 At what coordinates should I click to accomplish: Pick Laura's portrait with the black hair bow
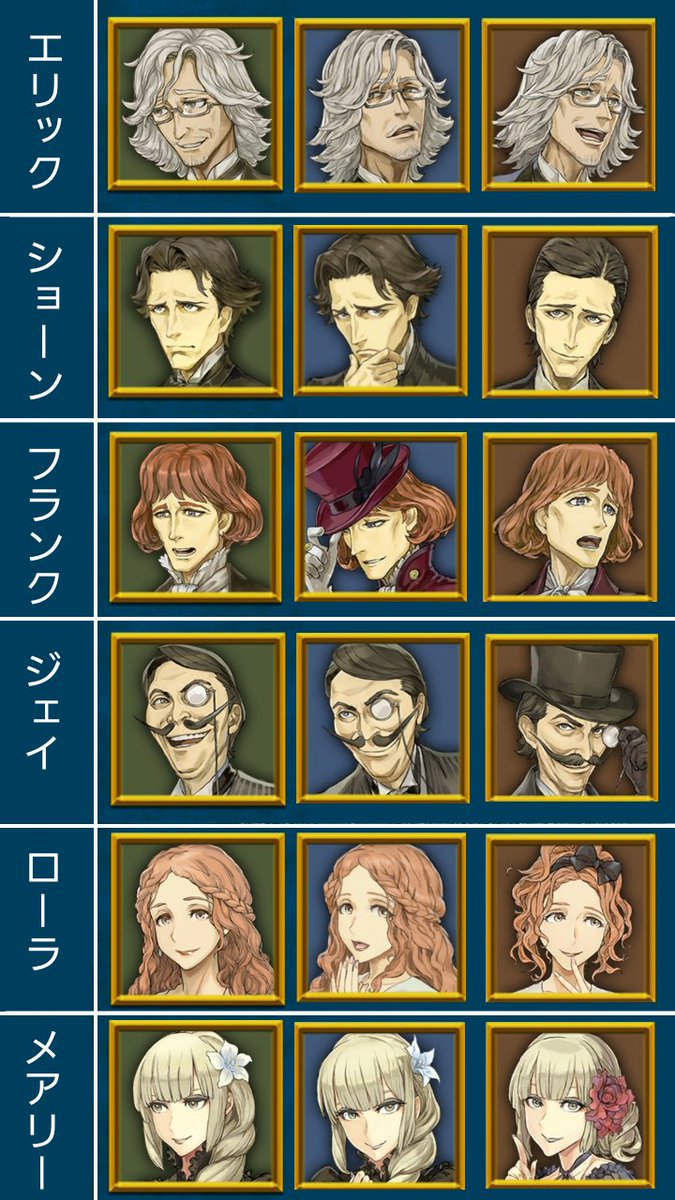(569, 918)
